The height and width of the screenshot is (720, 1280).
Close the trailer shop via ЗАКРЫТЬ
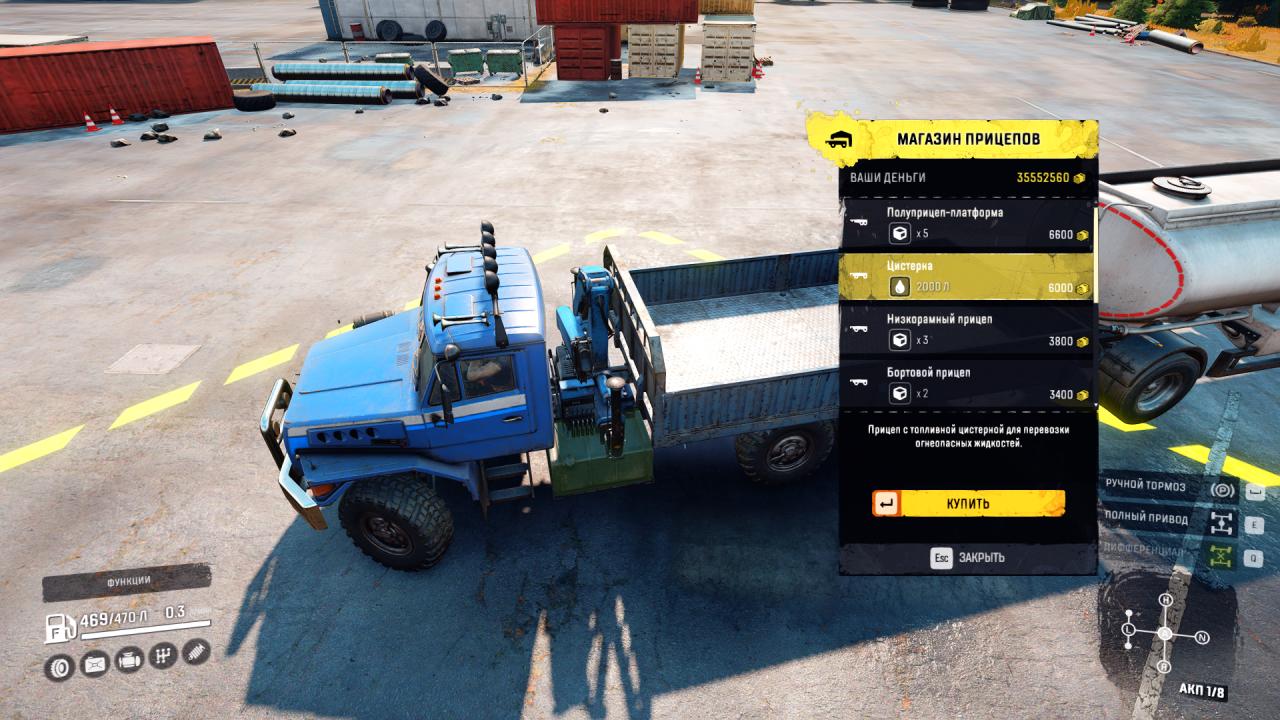[967, 557]
